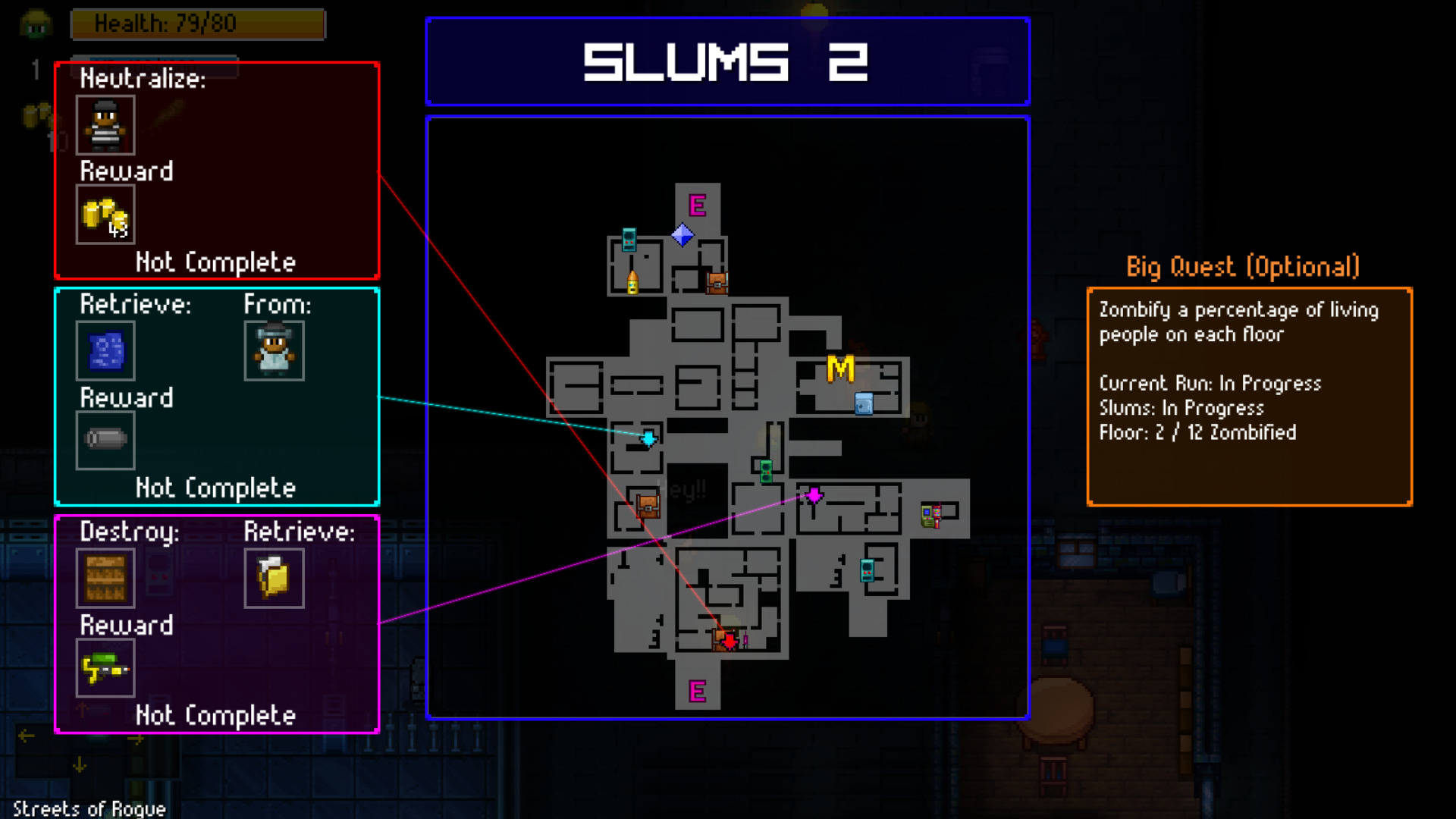Click the refrigerator icon on the map
This screenshot has height=819, width=1456.
864,403
